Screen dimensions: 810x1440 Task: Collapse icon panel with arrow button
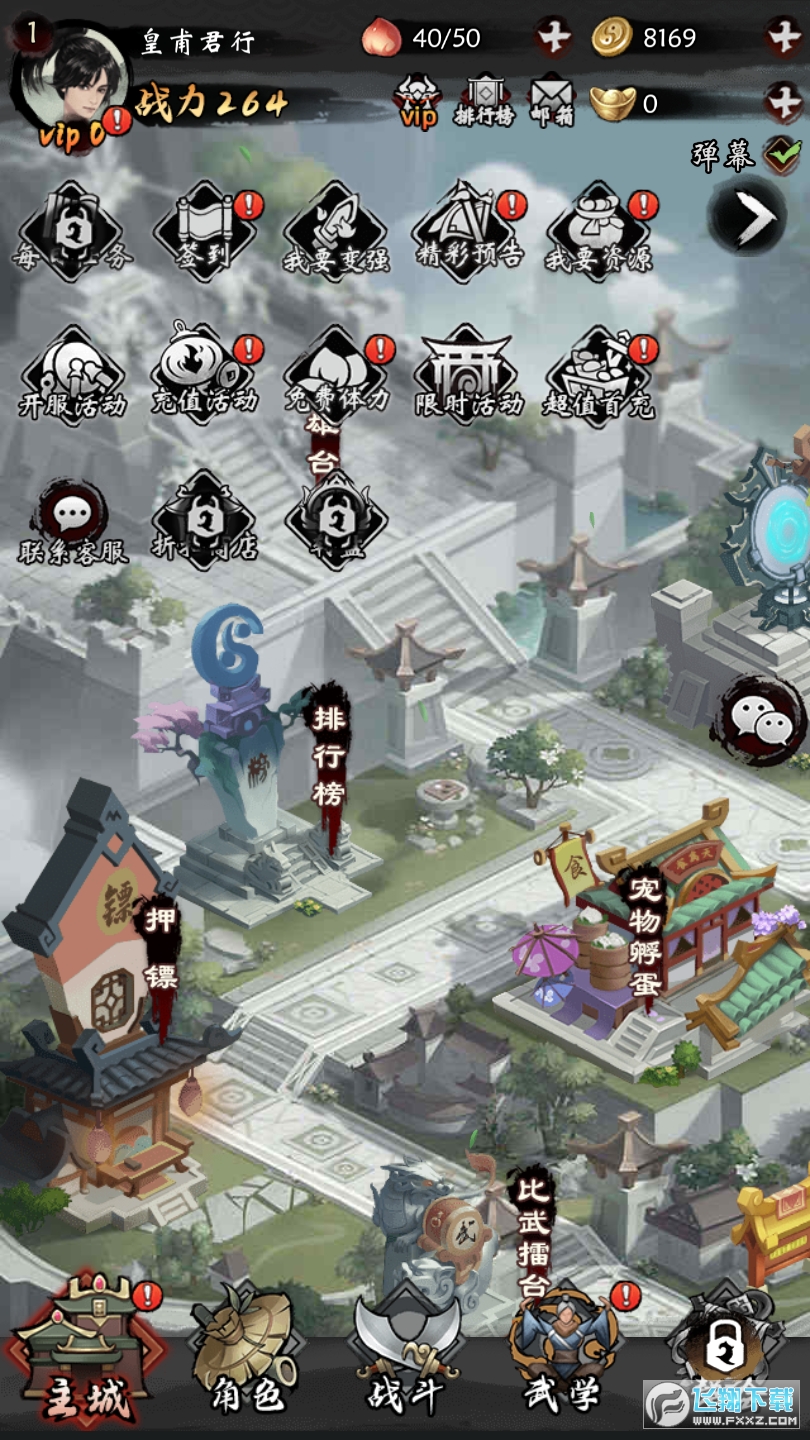pyautogui.click(x=747, y=216)
